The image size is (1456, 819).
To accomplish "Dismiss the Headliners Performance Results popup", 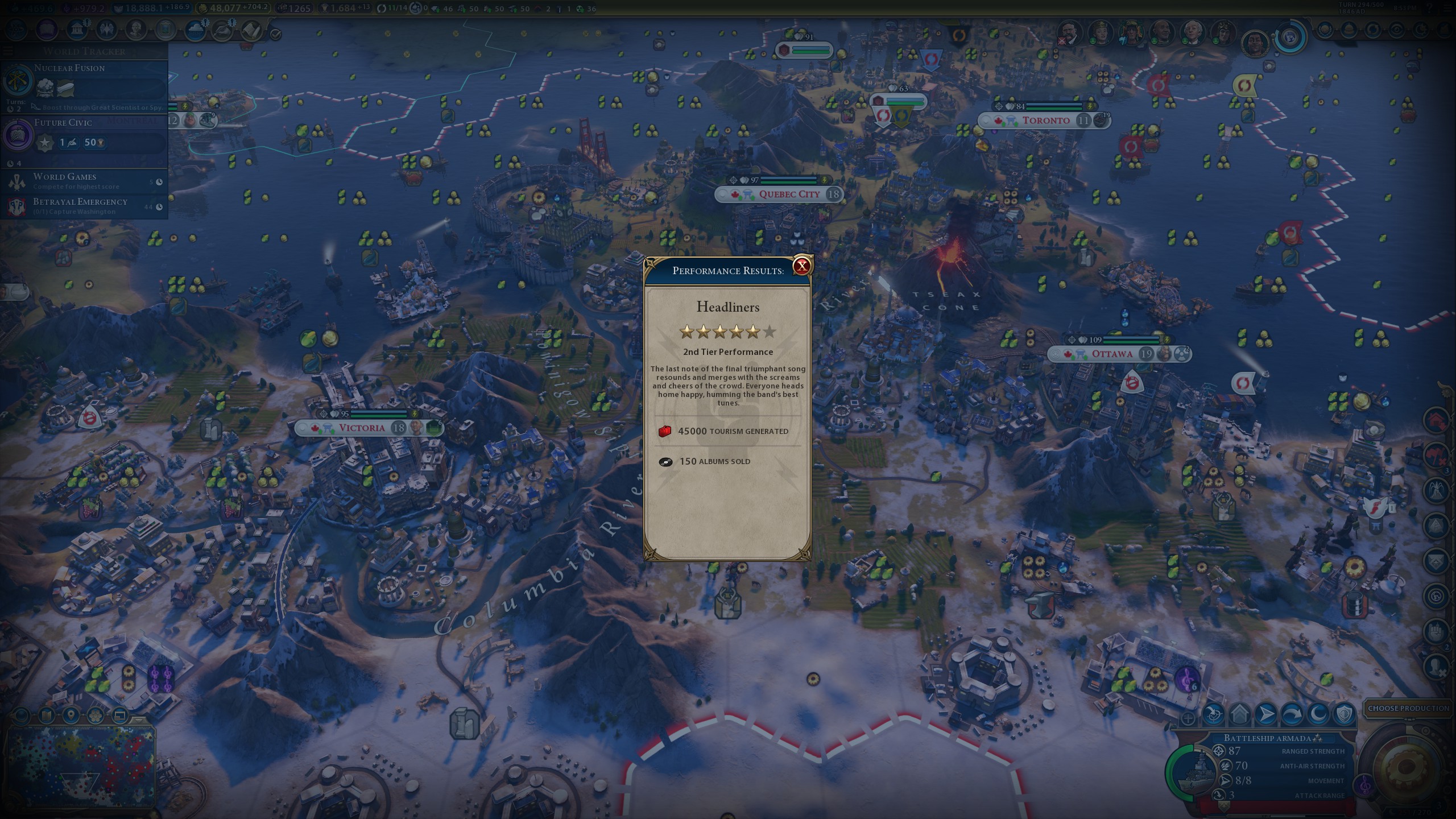I will (801, 266).
